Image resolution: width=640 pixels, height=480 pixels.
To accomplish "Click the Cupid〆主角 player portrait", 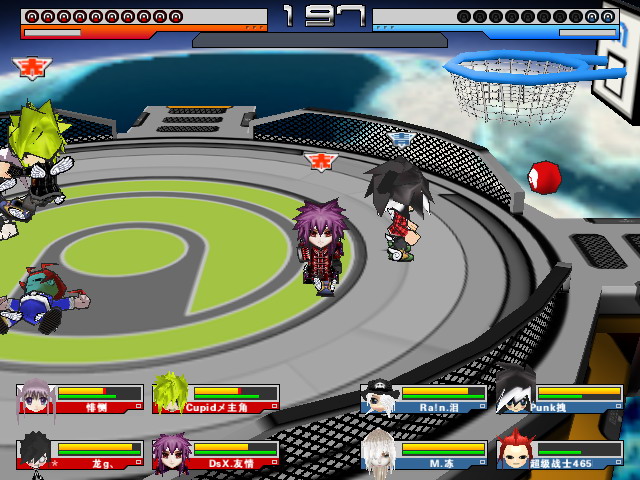I will (170, 394).
